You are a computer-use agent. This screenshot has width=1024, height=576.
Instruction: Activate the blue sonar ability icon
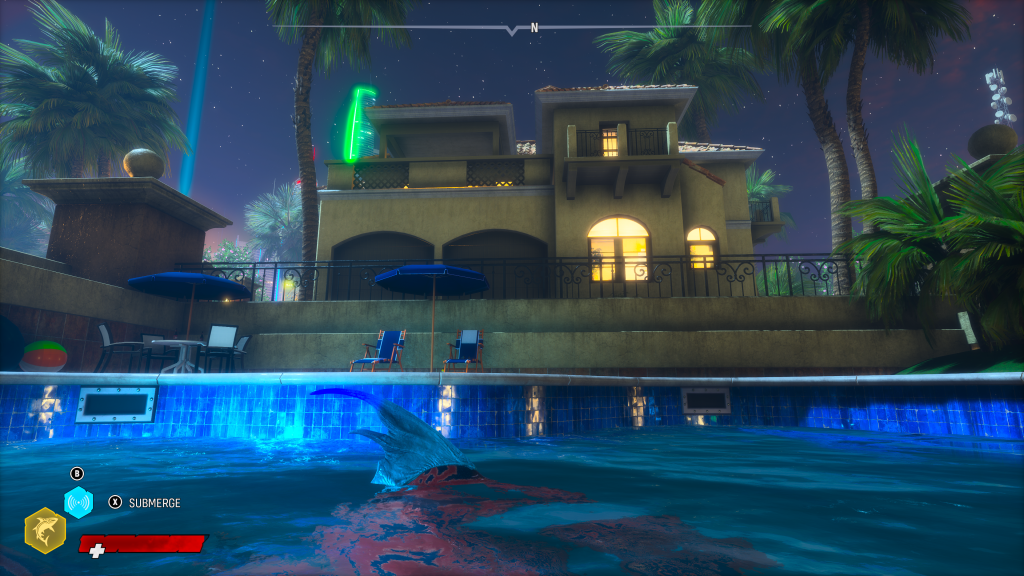[x=78, y=501]
